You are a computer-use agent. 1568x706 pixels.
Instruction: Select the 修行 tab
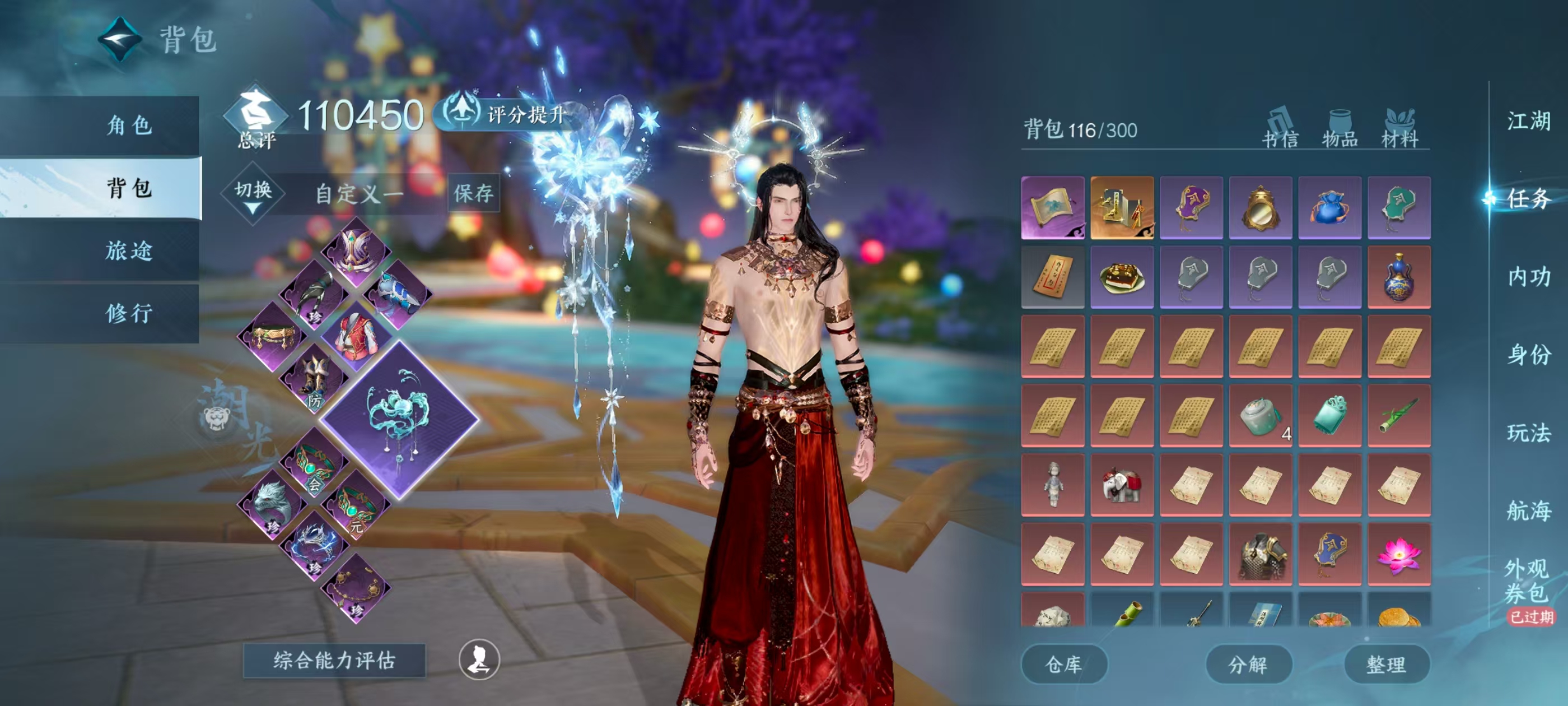click(x=128, y=313)
